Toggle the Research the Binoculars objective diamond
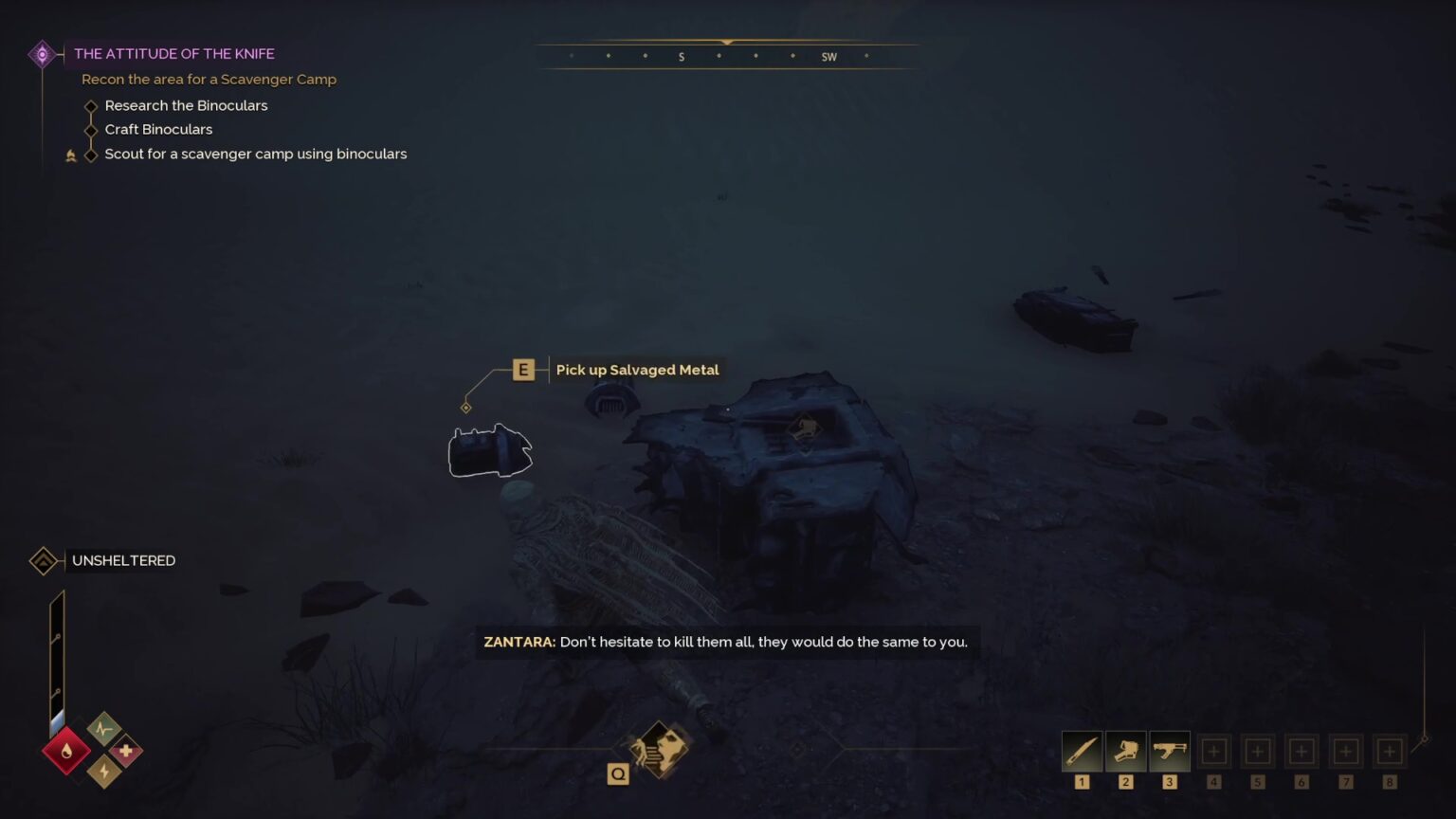Image resolution: width=1456 pixels, height=819 pixels. (x=90, y=105)
